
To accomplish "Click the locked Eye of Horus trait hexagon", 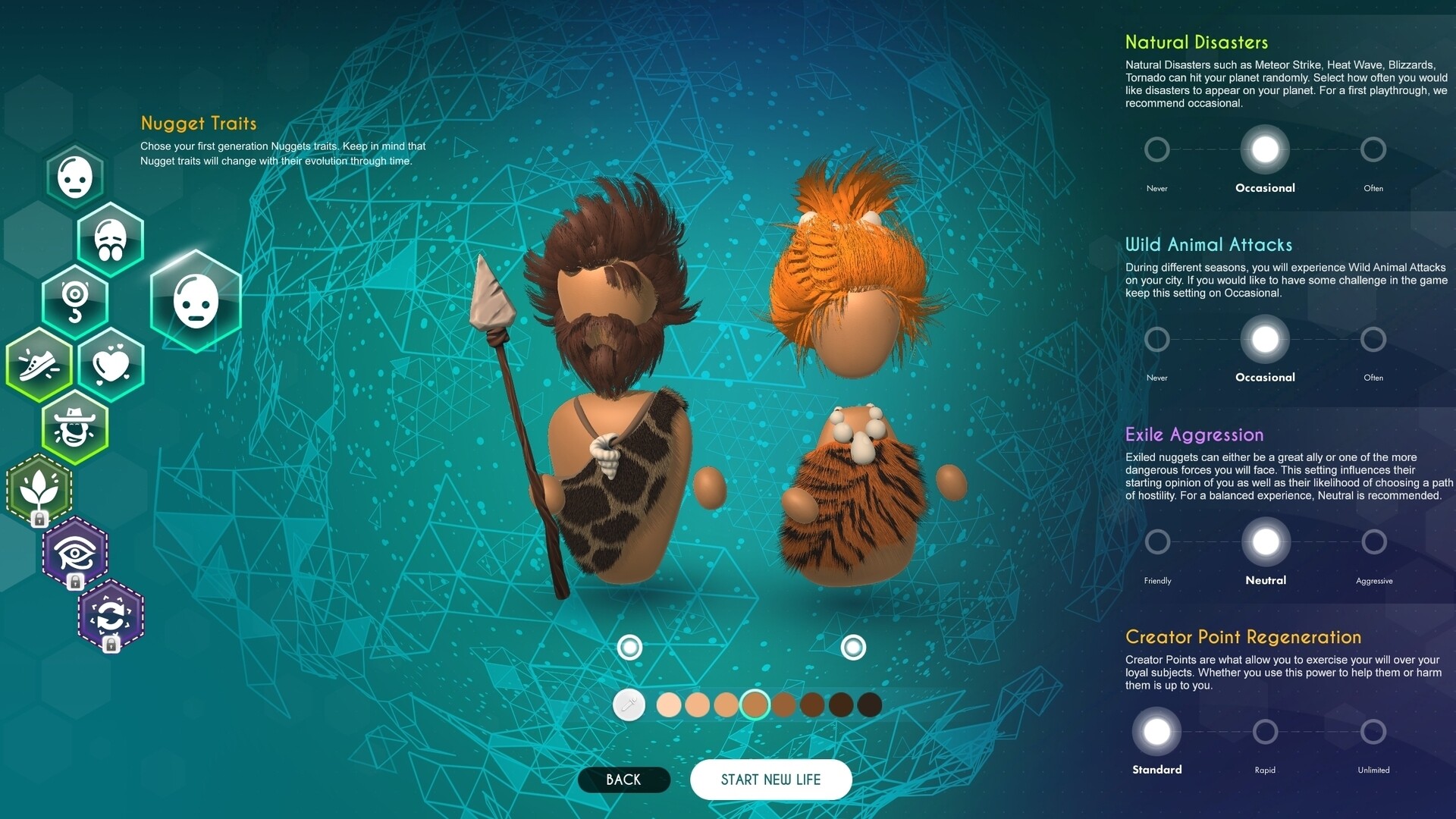I will point(75,554).
